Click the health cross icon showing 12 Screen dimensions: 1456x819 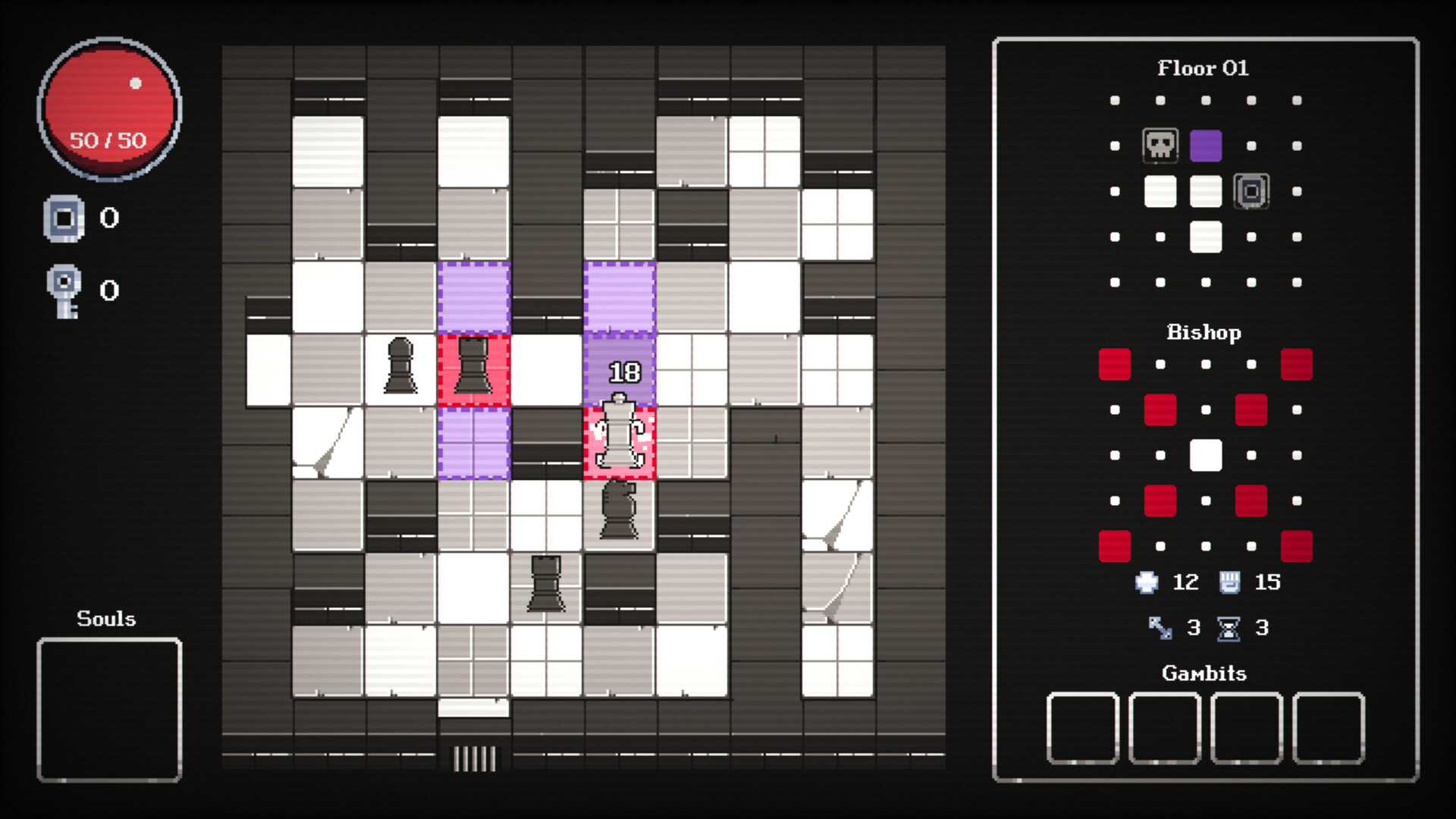[1145, 582]
